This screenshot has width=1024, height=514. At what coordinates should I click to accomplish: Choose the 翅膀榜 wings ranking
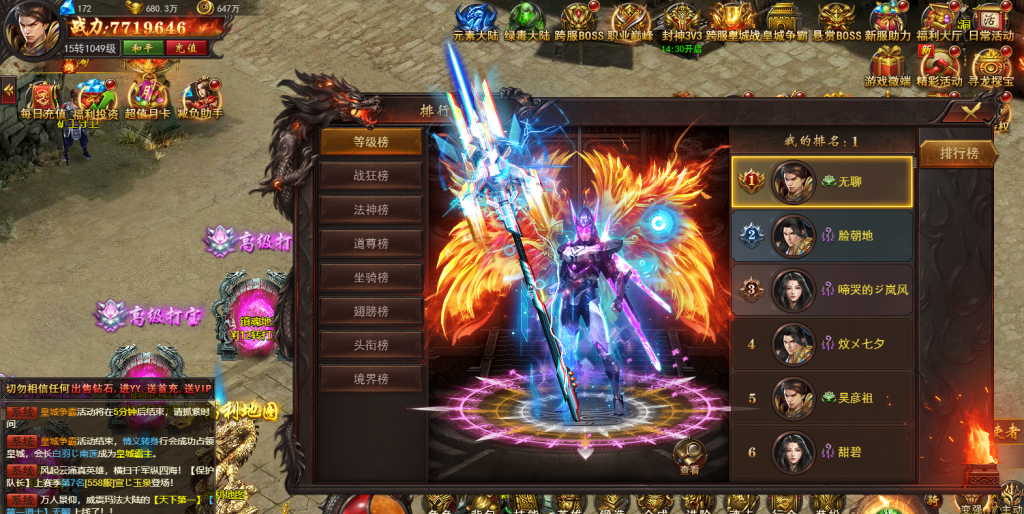click(370, 311)
